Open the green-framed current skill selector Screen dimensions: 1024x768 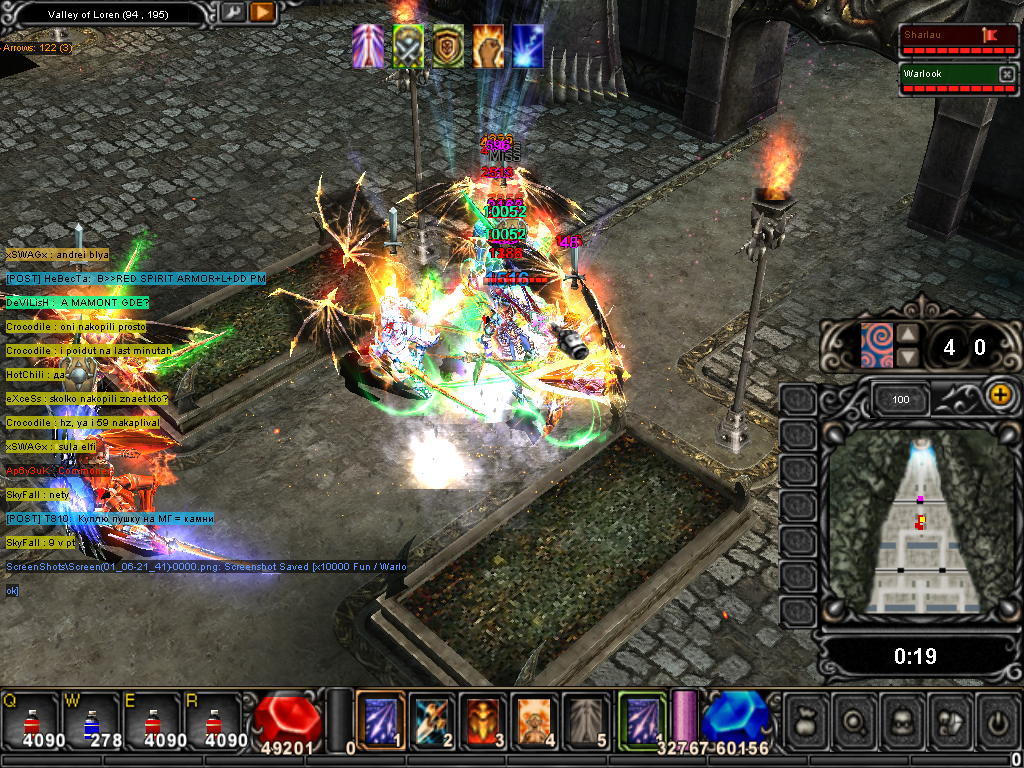(x=641, y=718)
